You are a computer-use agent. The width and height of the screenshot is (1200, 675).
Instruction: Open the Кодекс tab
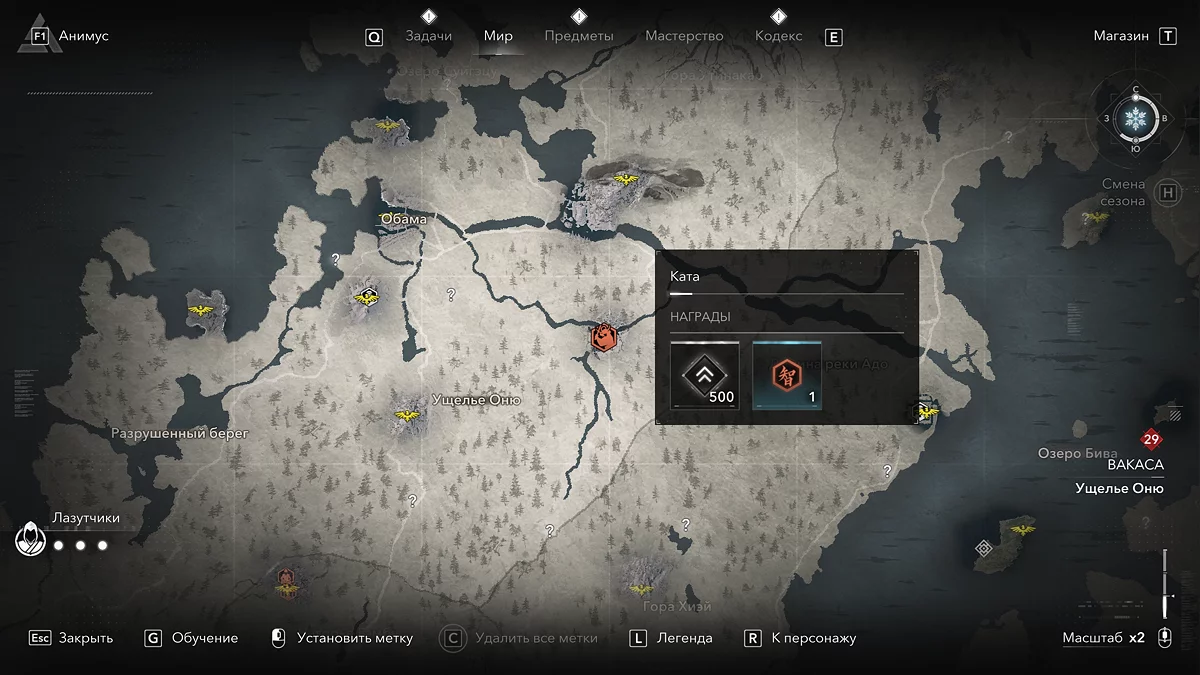(x=778, y=36)
